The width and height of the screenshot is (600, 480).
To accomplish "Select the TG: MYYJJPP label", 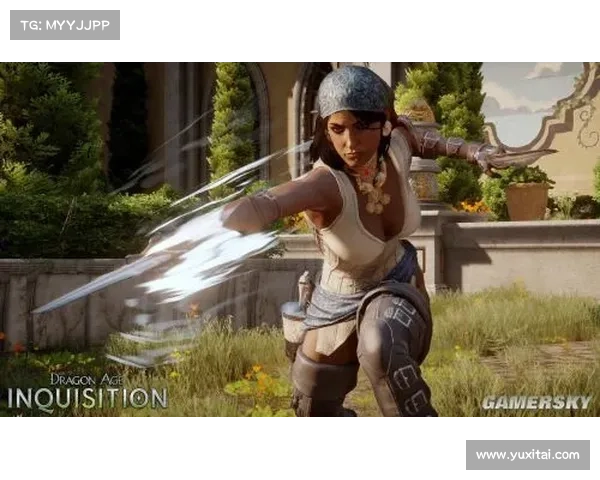I will pyautogui.click(x=64, y=24).
